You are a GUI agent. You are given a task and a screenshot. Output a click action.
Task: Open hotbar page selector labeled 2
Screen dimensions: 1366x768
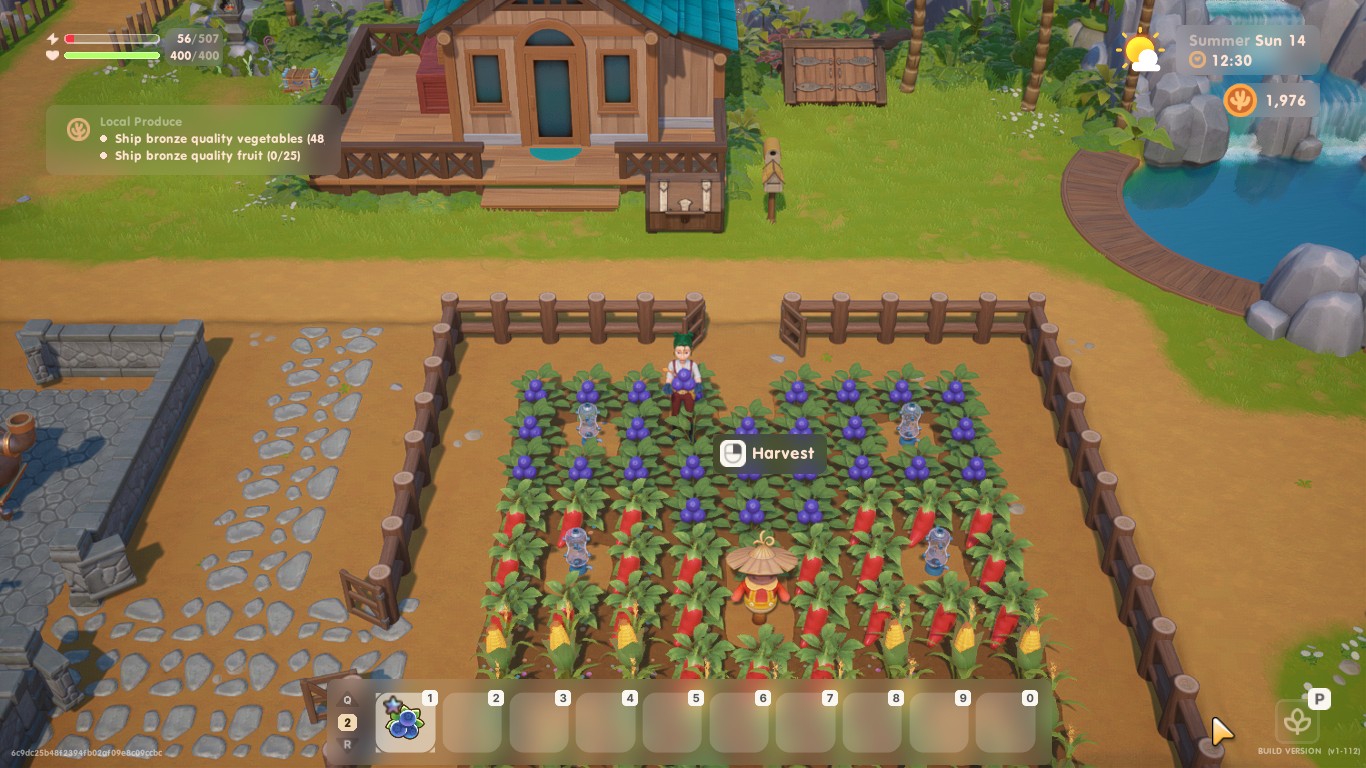(348, 721)
